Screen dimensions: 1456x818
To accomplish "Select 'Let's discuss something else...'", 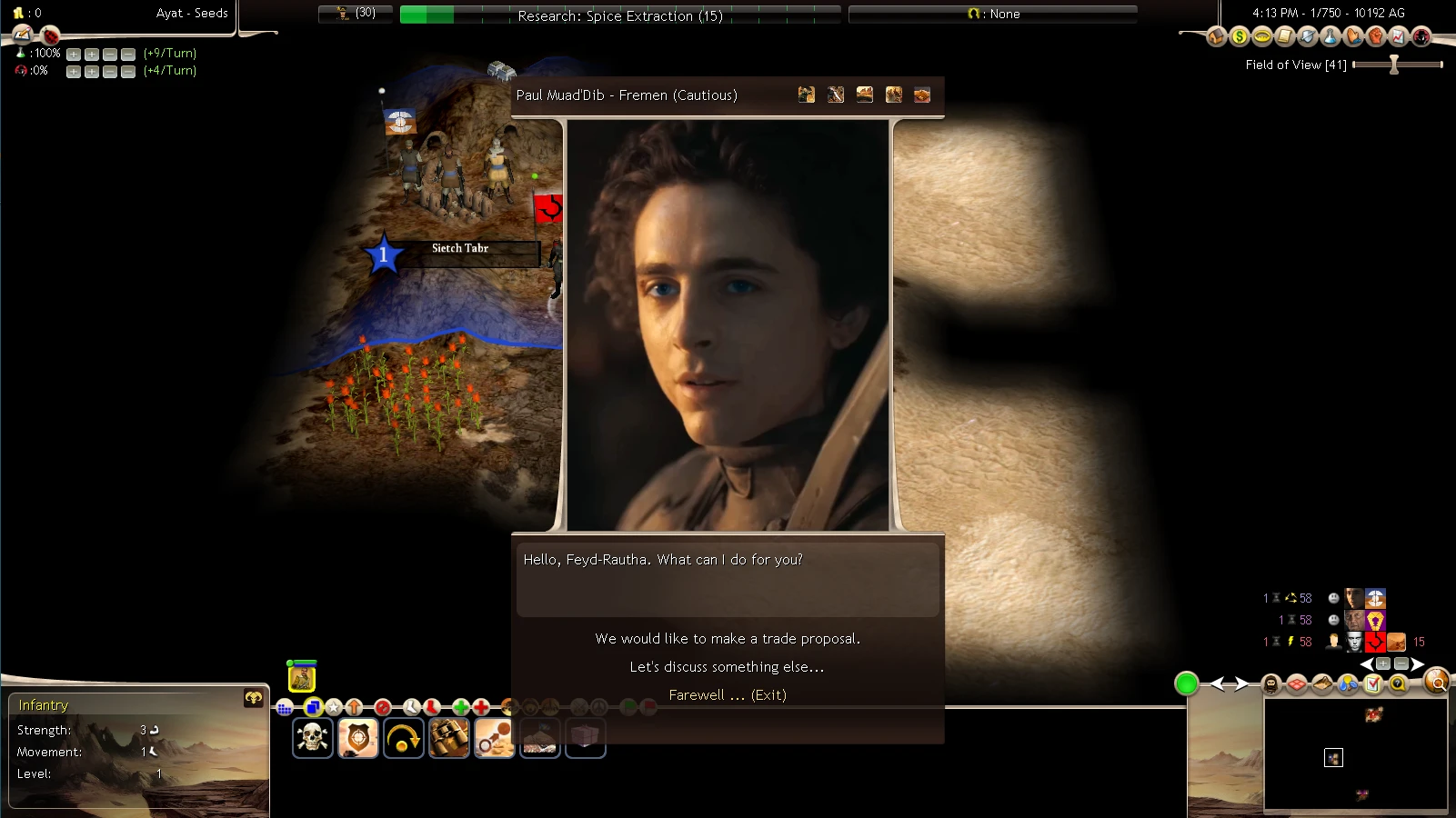I will (x=726, y=666).
